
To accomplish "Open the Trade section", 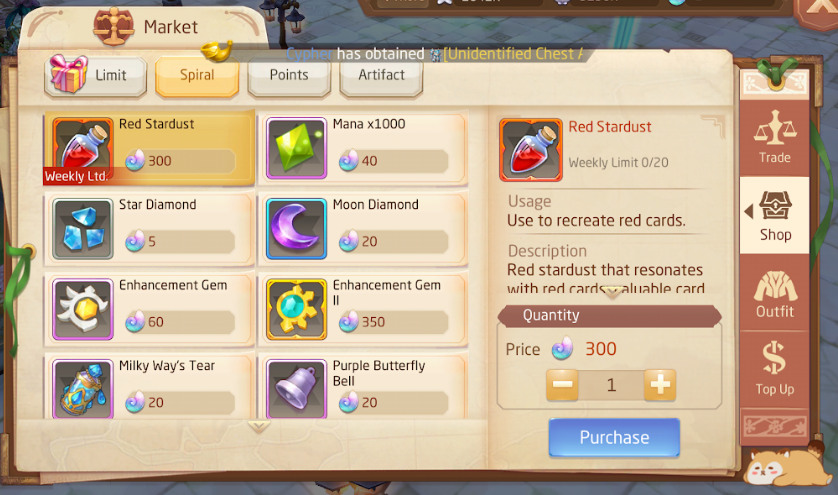I will (774, 135).
